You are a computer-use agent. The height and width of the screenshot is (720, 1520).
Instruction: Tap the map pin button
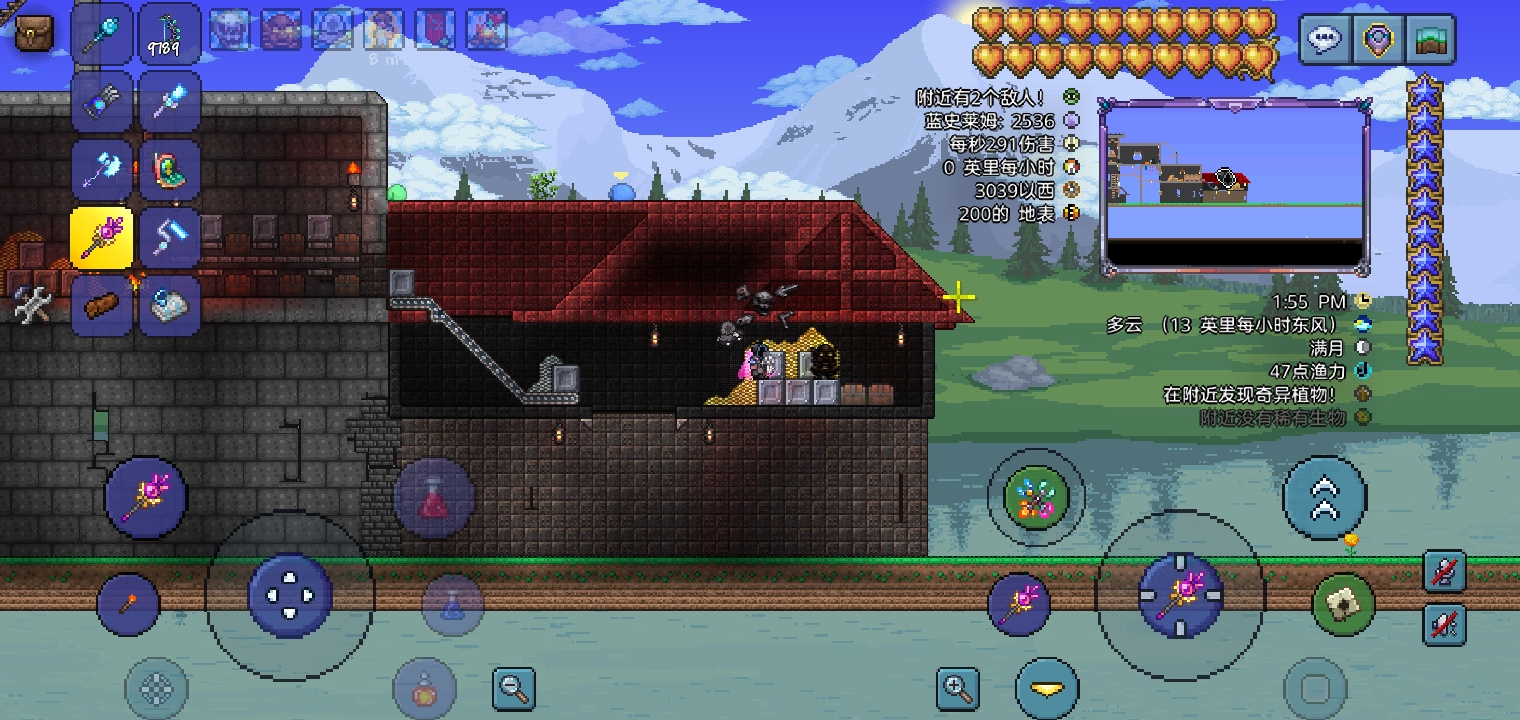1378,40
